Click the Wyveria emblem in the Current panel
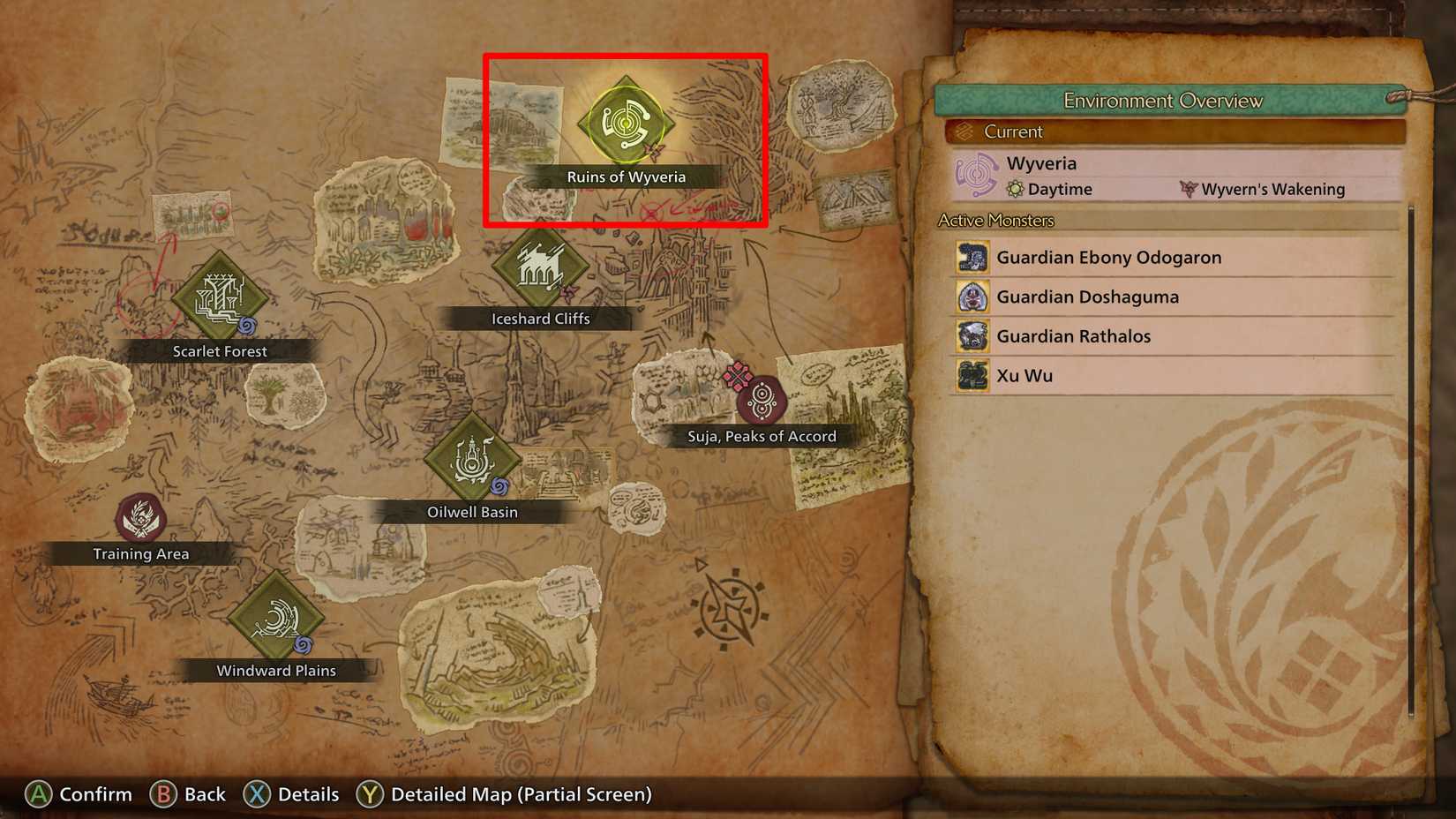1456x819 pixels. click(977, 174)
